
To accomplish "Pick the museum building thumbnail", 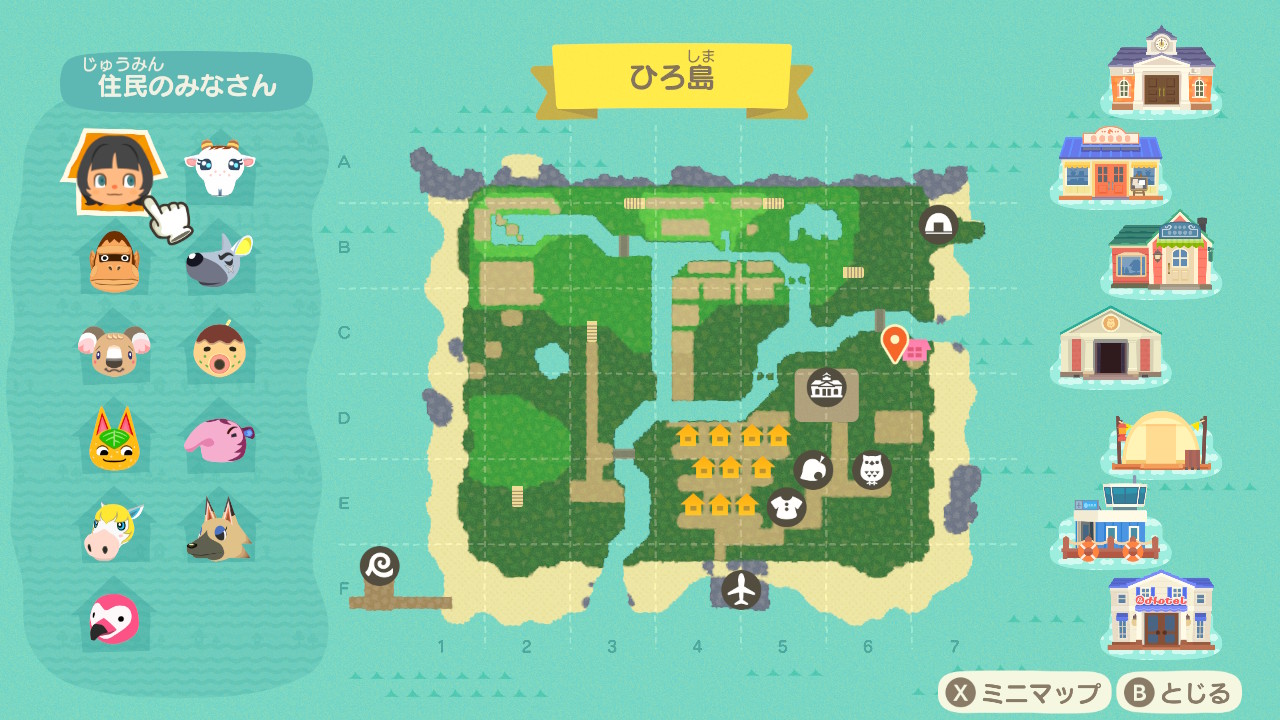I will [1110, 343].
